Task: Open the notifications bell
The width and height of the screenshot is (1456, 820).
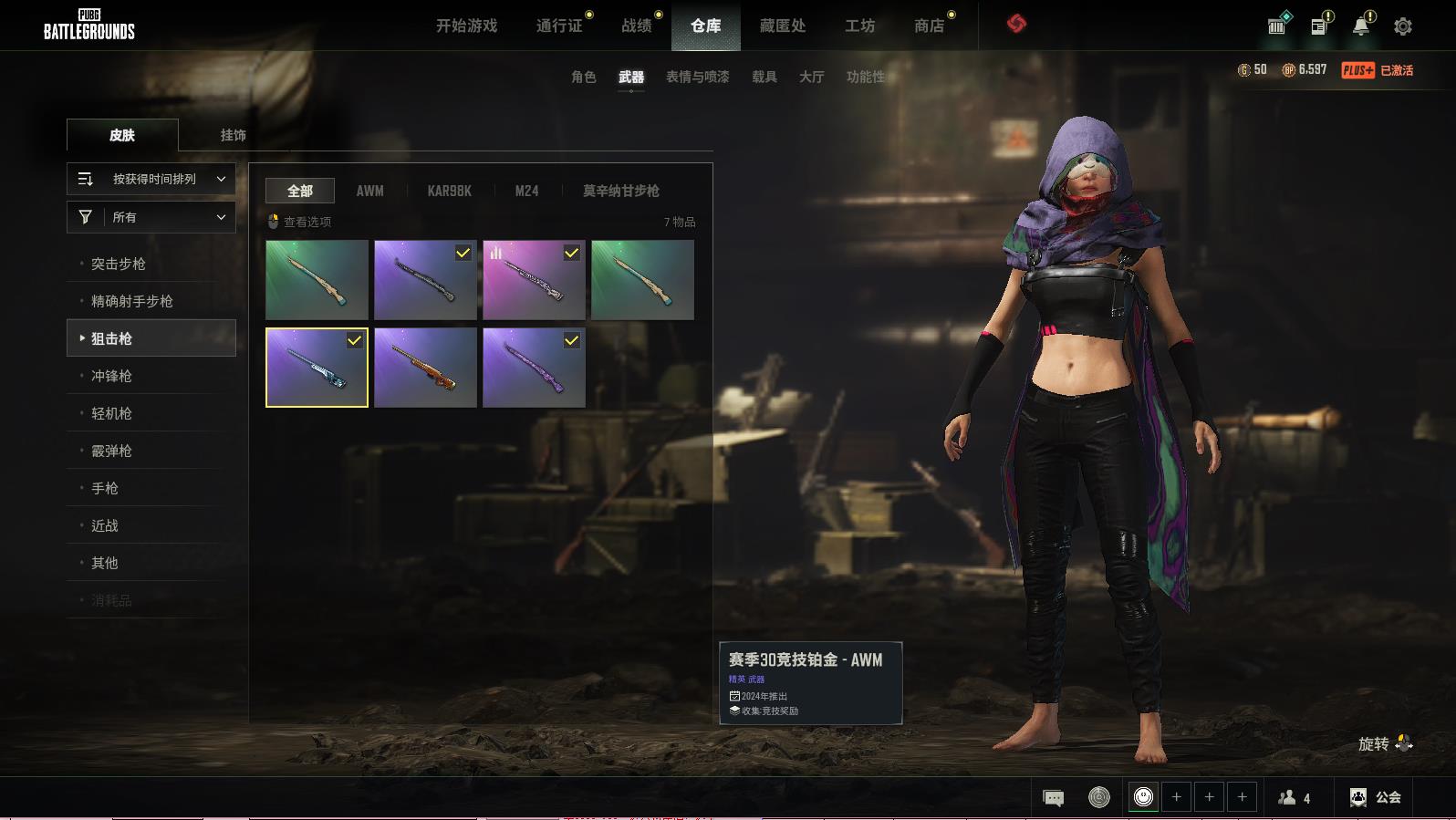Action: [1360, 26]
